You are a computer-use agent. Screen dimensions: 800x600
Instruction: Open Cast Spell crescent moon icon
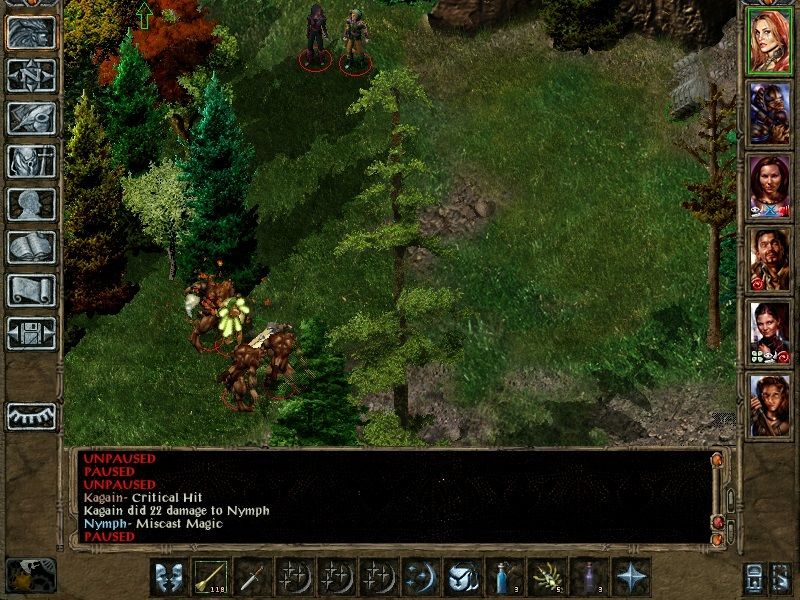[x=421, y=578]
